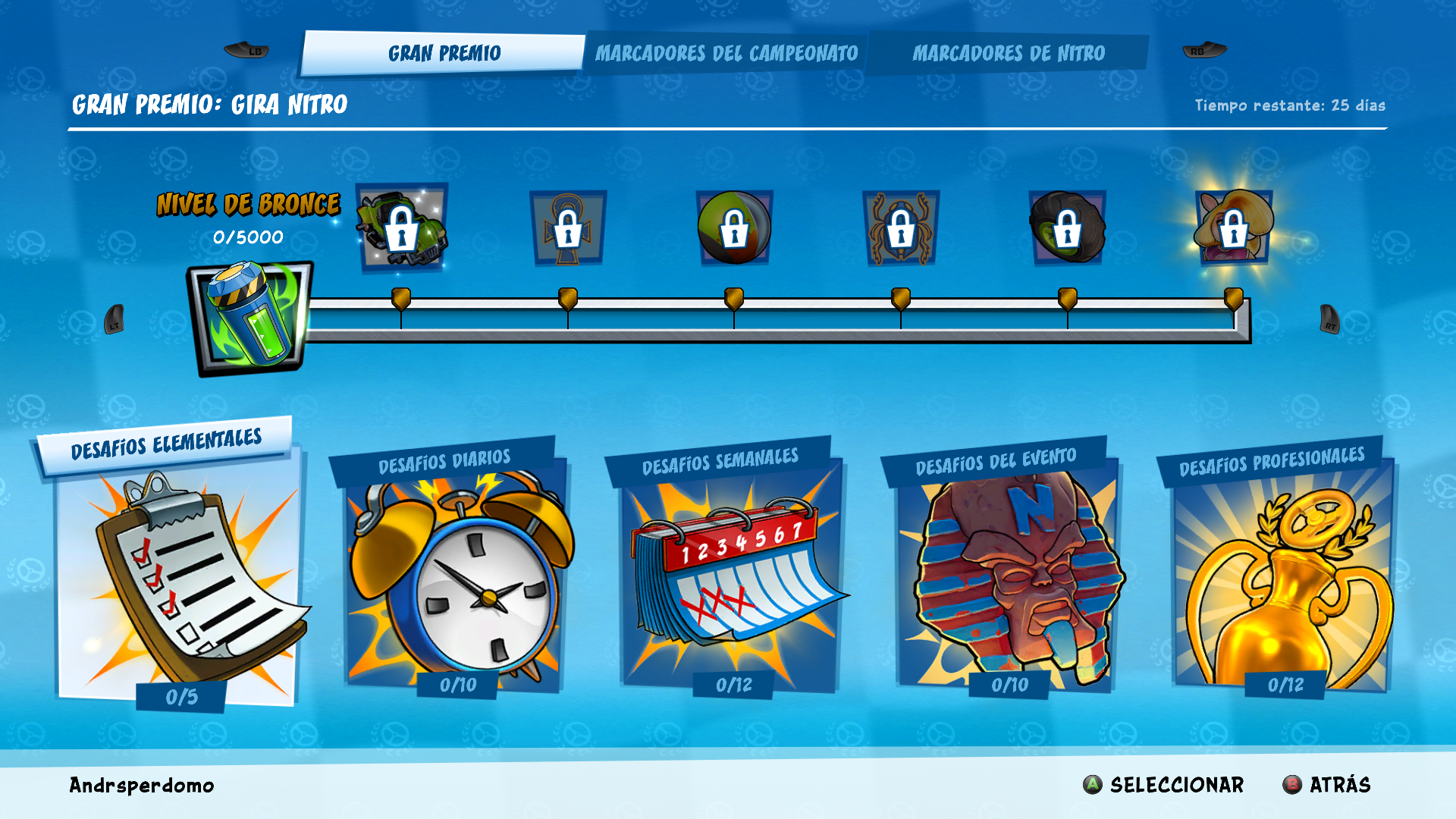1456x819 pixels.
Task: Click the RB bumper to switch tabs right
Action: tap(1204, 50)
